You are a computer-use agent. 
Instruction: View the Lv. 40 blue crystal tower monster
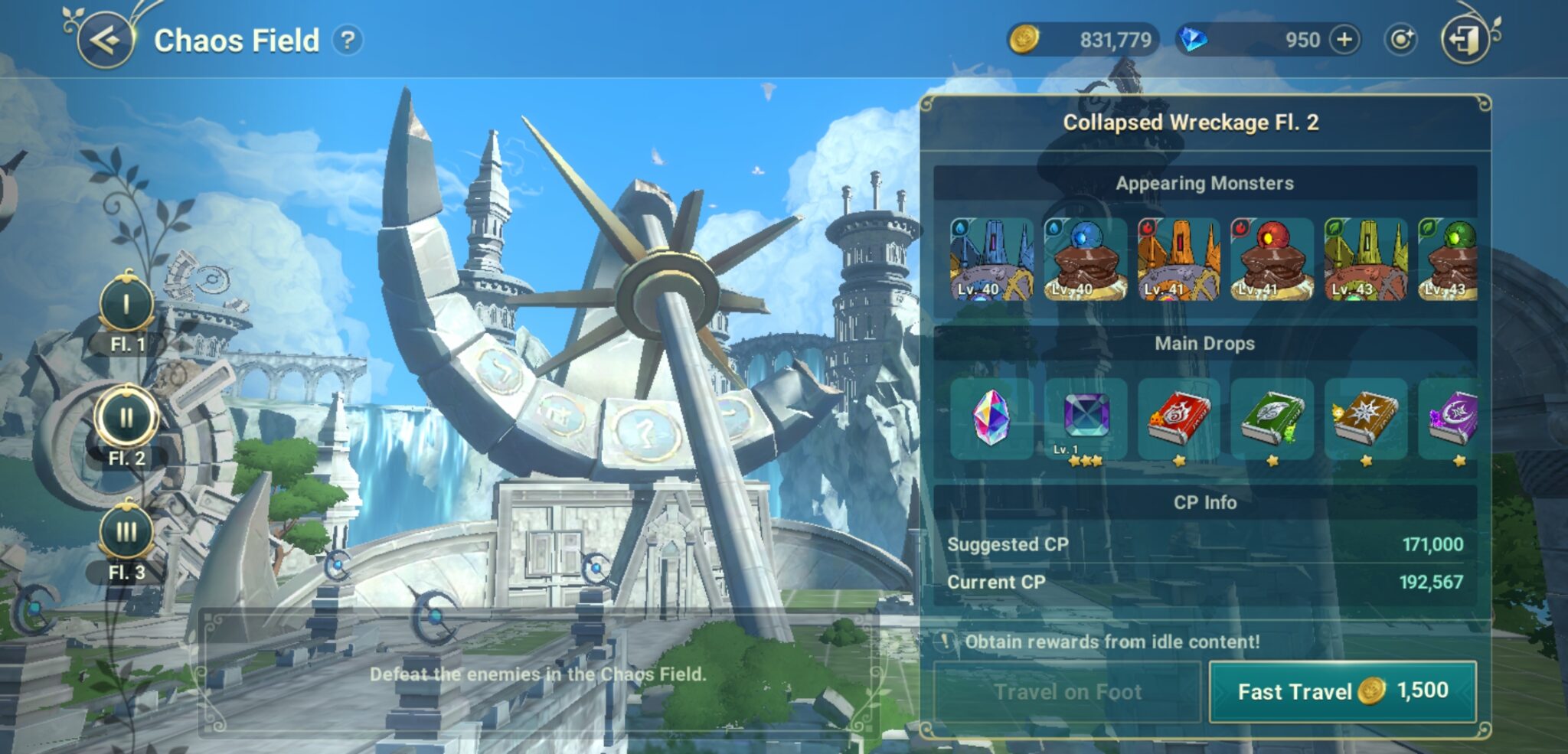pos(991,259)
